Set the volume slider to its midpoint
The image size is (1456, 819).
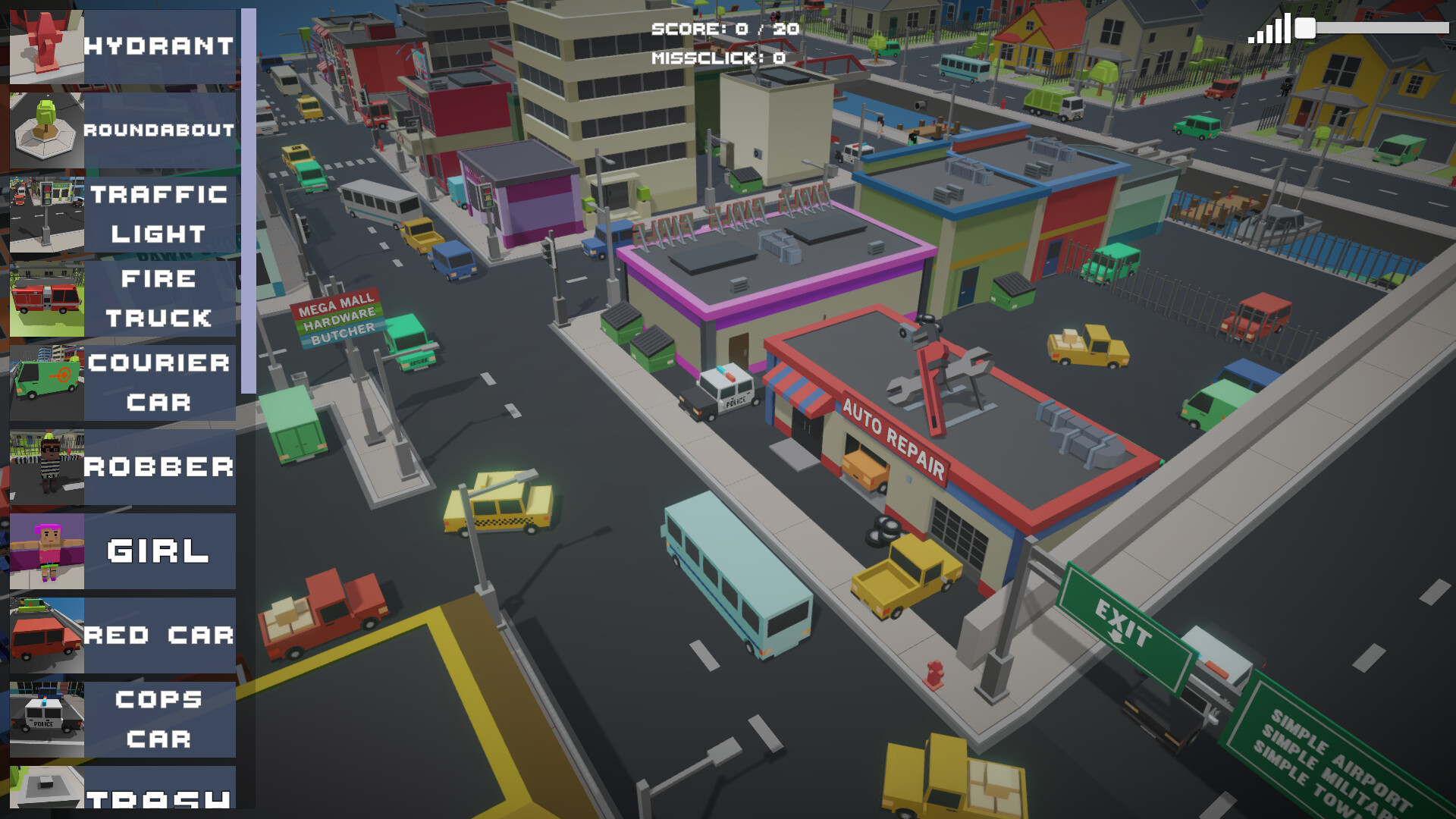point(1376,28)
